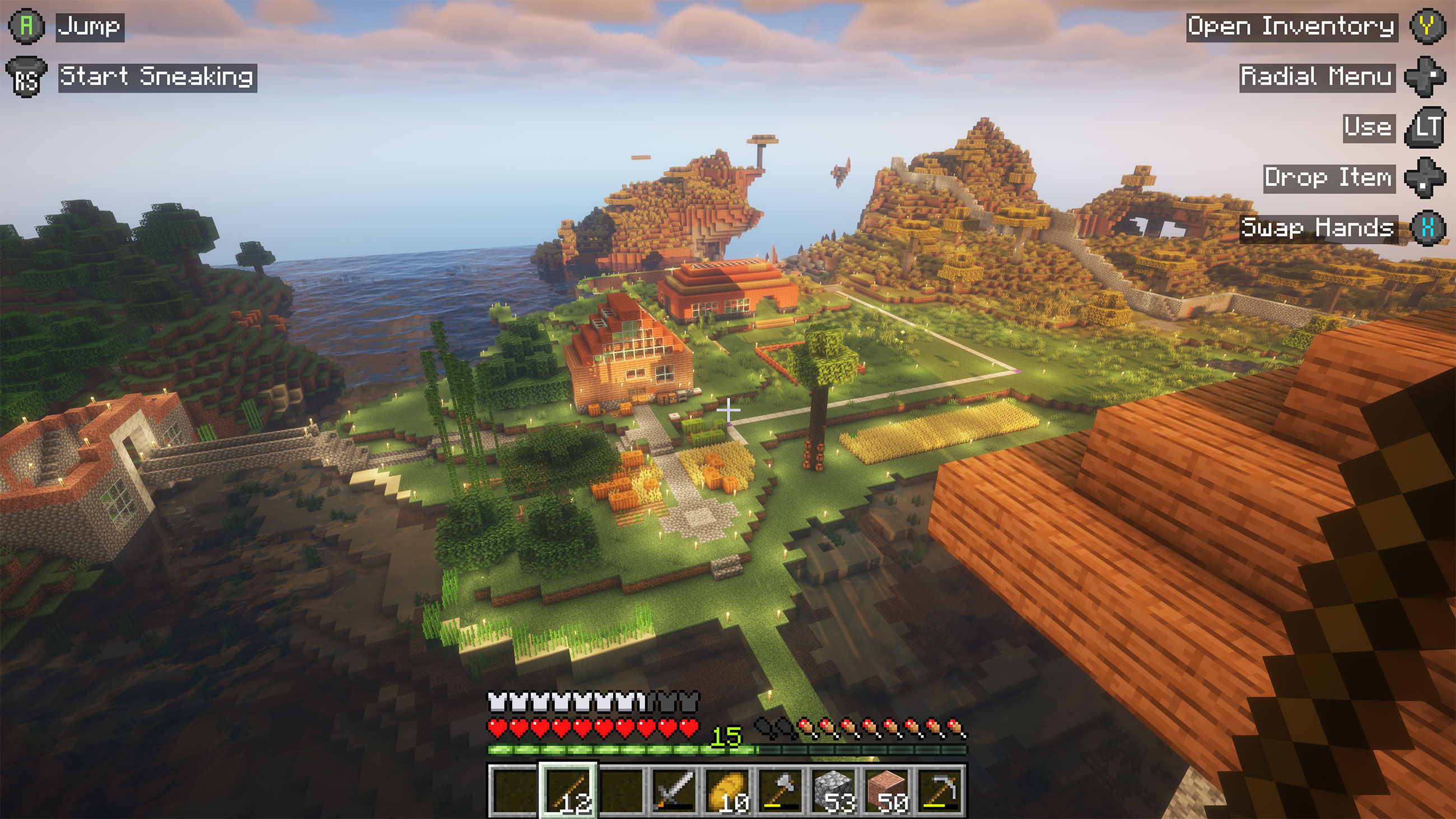Click the Open Inventory Y prompt
Screen dimensions: 1456x819
coord(1432,26)
